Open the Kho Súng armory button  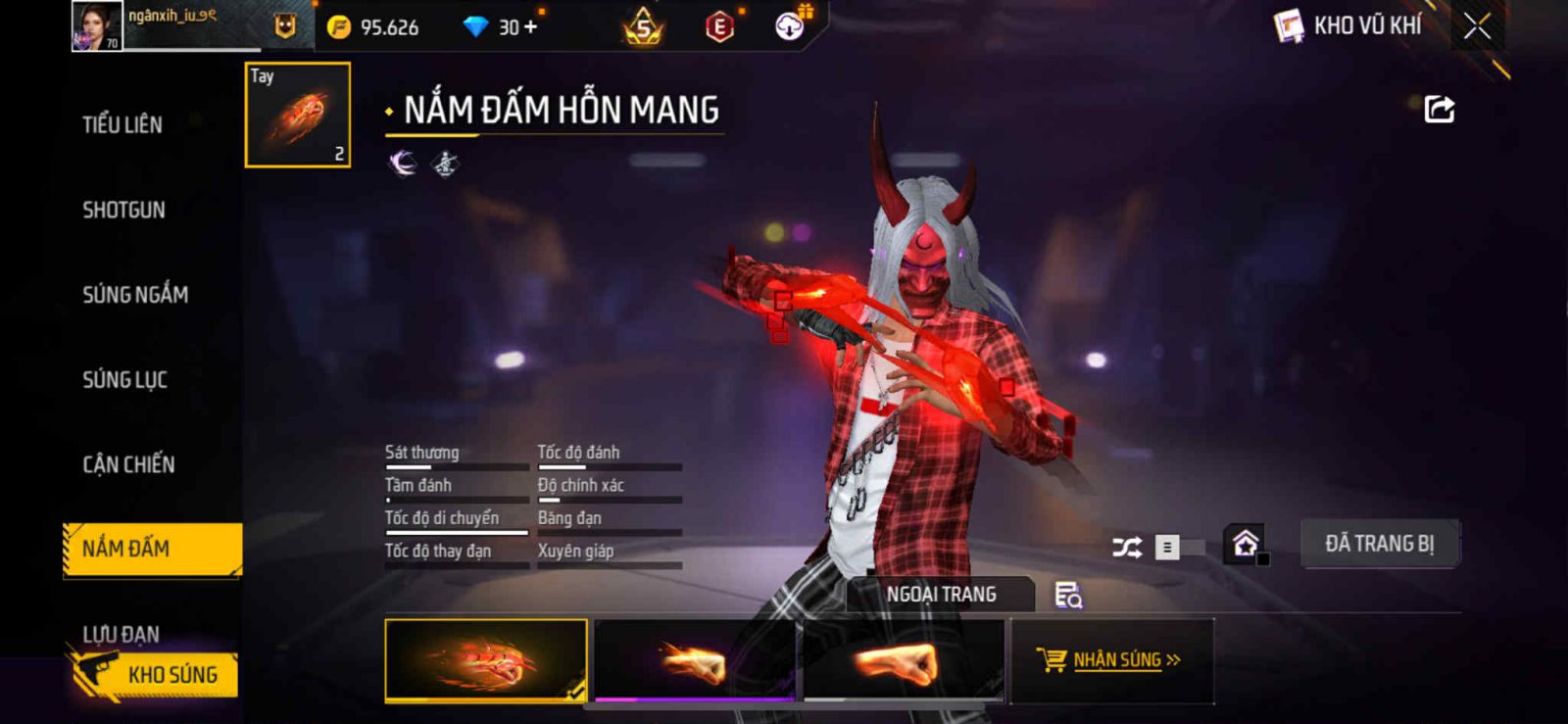(157, 674)
